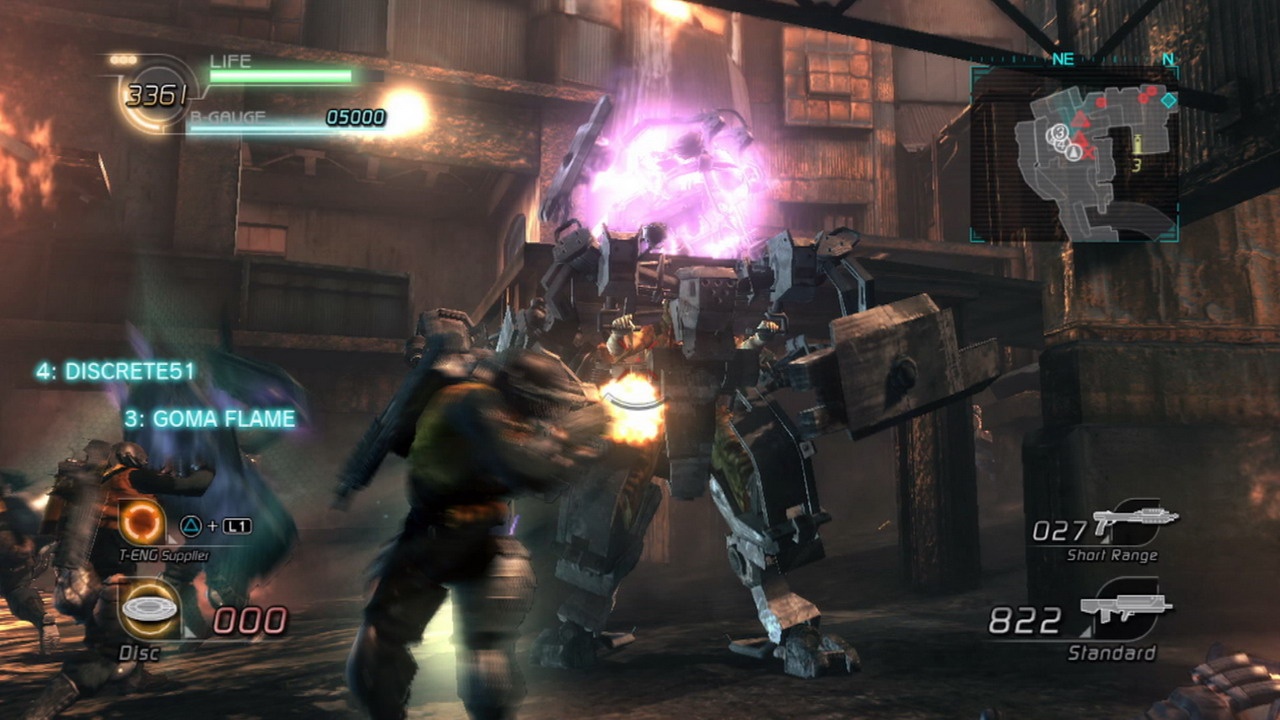Click the DISCRETE51 player entry
The image size is (1280, 720).
tap(116, 371)
